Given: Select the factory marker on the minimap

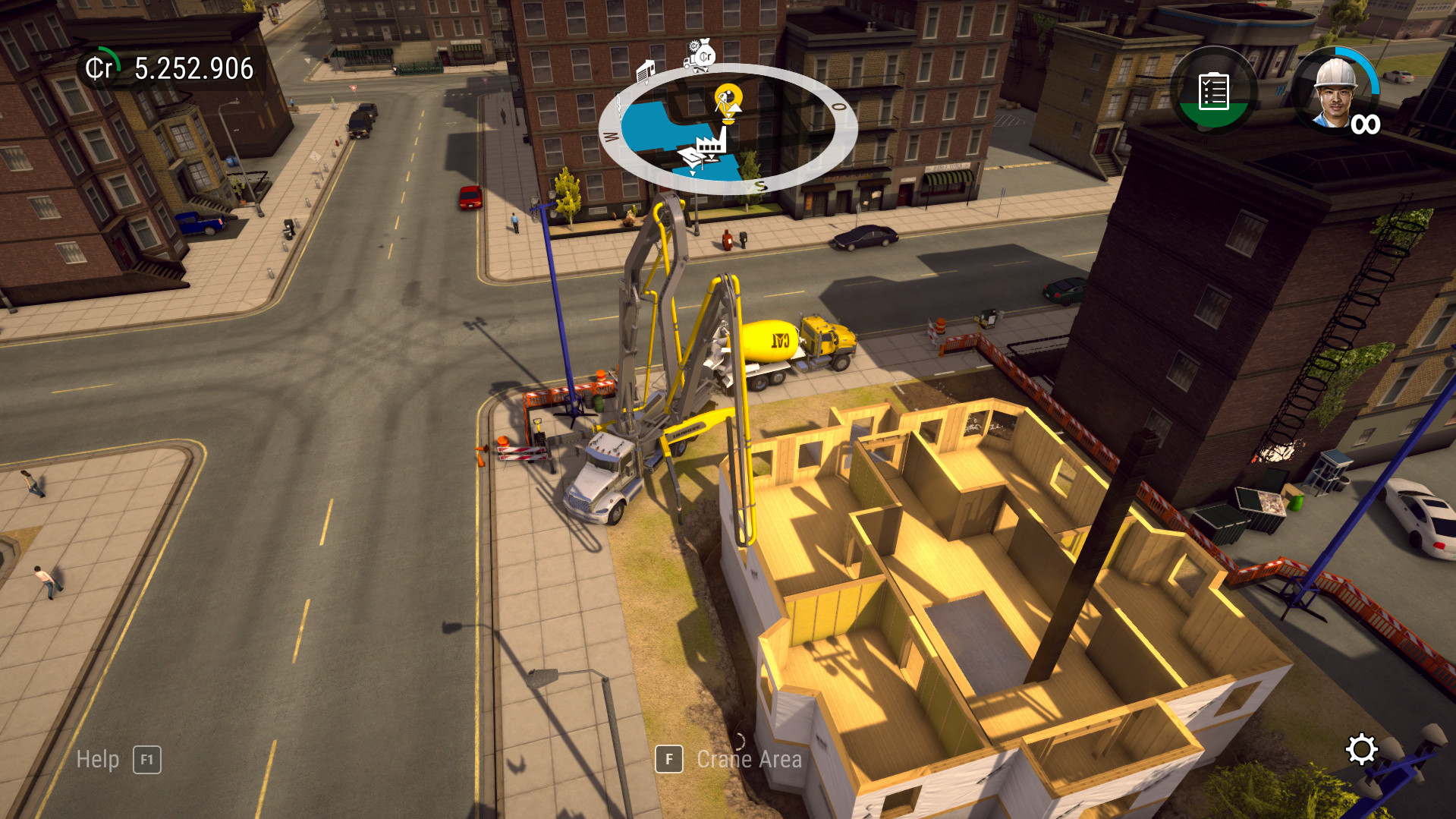Looking at the screenshot, I should click(x=711, y=144).
